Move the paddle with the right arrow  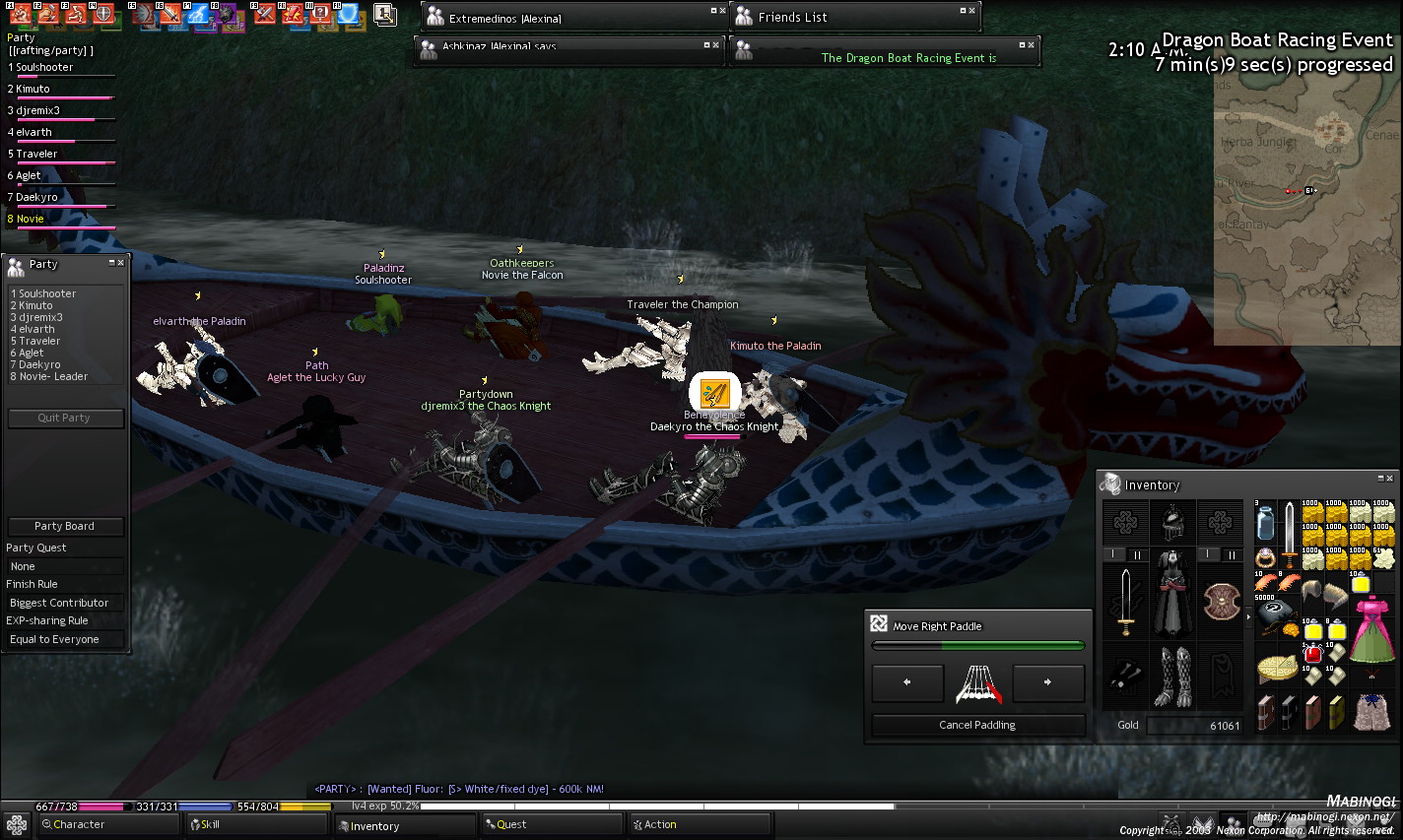pos(1048,682)
